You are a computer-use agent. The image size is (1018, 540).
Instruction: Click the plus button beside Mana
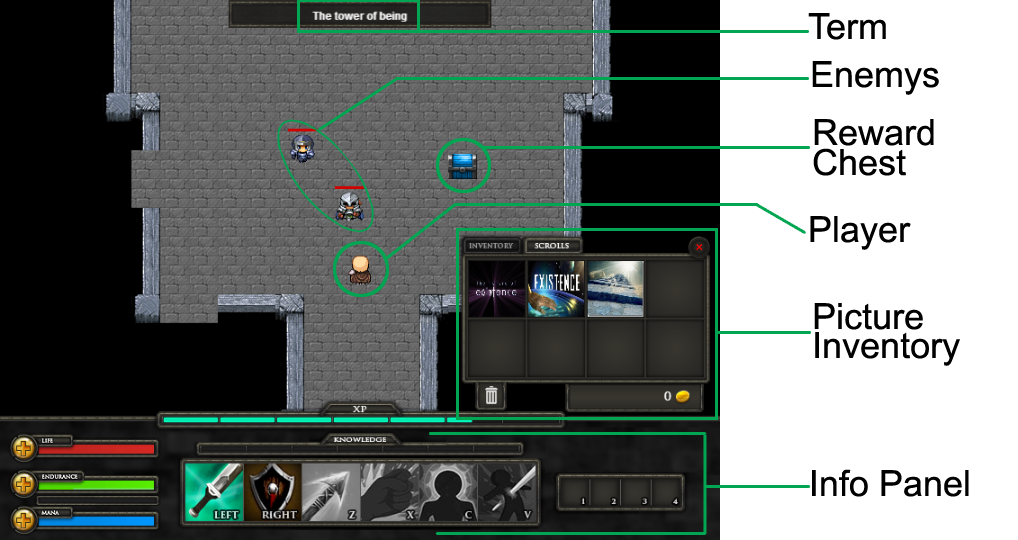tap(22, 519)
